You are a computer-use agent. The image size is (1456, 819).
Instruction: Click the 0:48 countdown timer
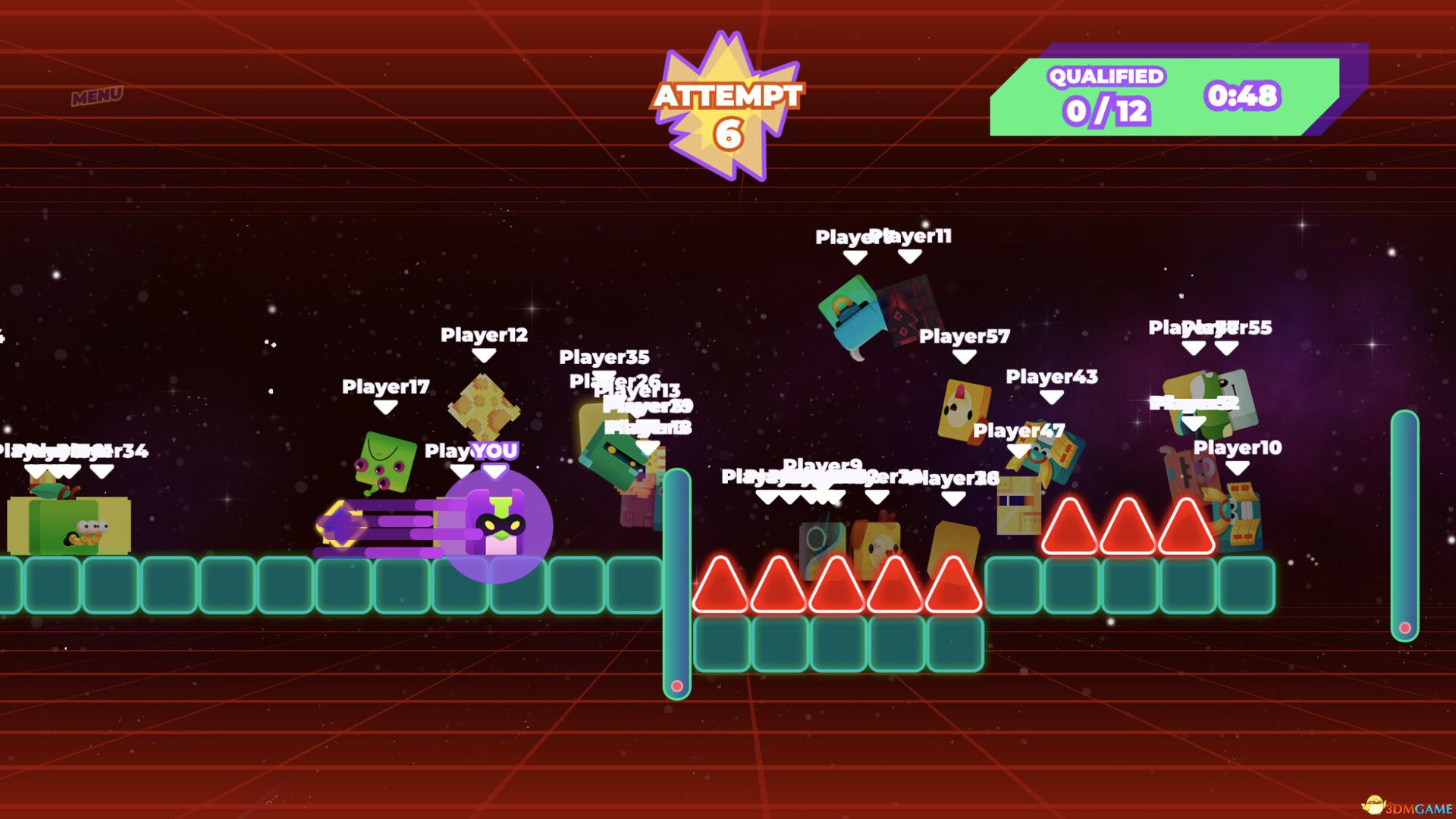1243,95
